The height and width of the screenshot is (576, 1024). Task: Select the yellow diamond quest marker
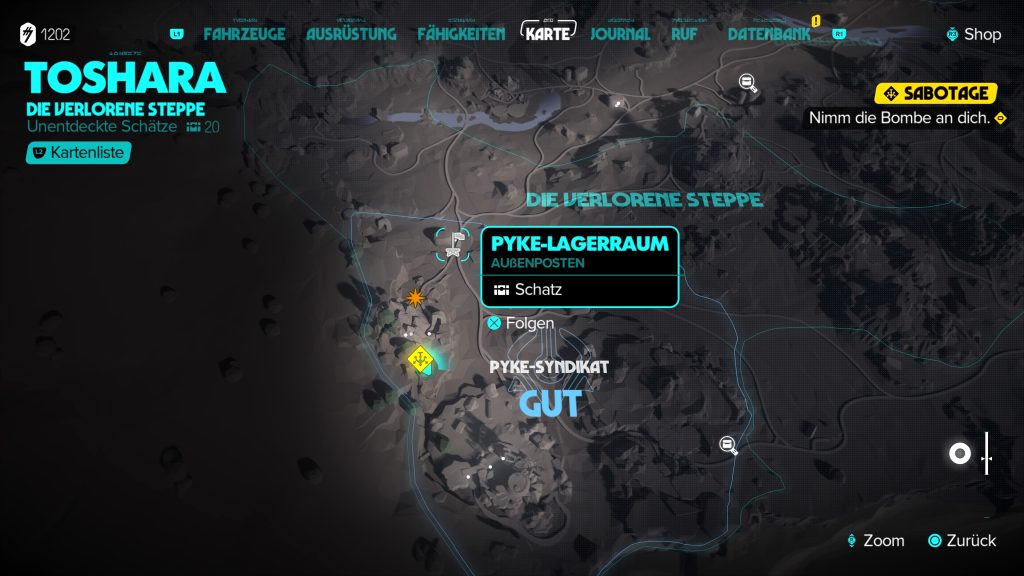(x=422, y=357)
